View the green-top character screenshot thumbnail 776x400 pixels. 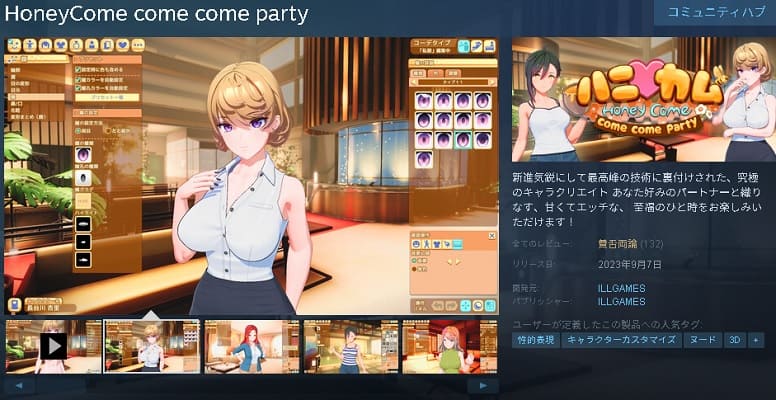[x=449, y=346]
